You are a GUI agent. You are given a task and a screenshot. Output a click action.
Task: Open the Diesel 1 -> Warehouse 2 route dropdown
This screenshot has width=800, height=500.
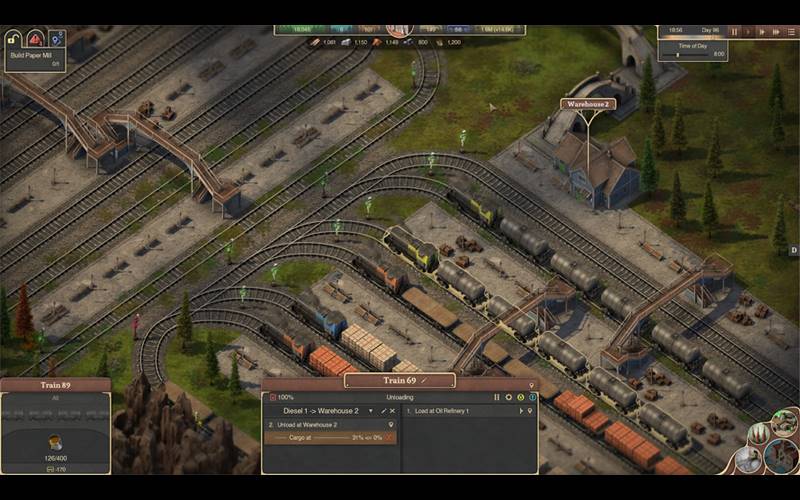pyautogui.click(x=371, y=411)
